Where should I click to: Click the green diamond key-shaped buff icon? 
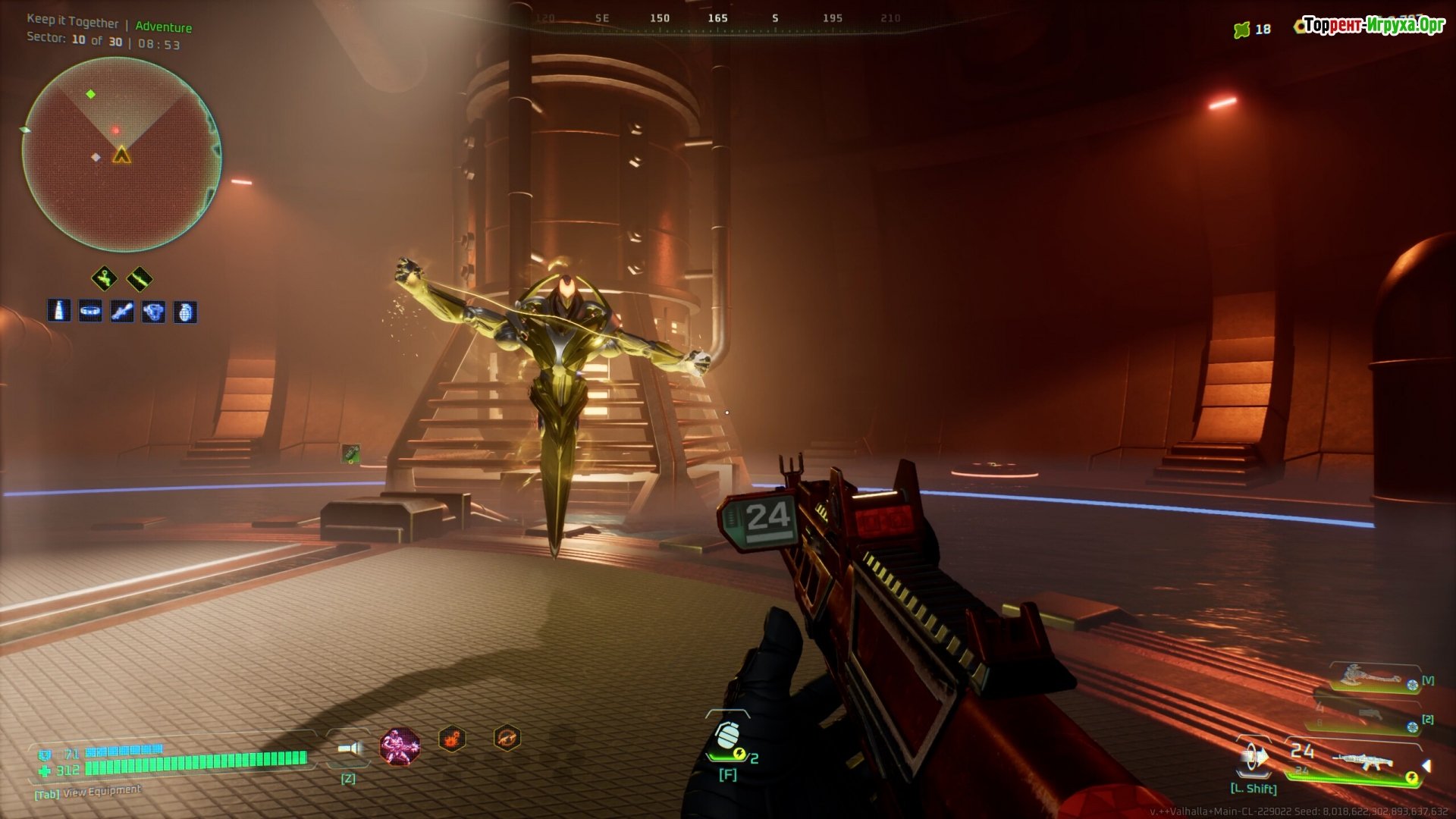point(105,278)
